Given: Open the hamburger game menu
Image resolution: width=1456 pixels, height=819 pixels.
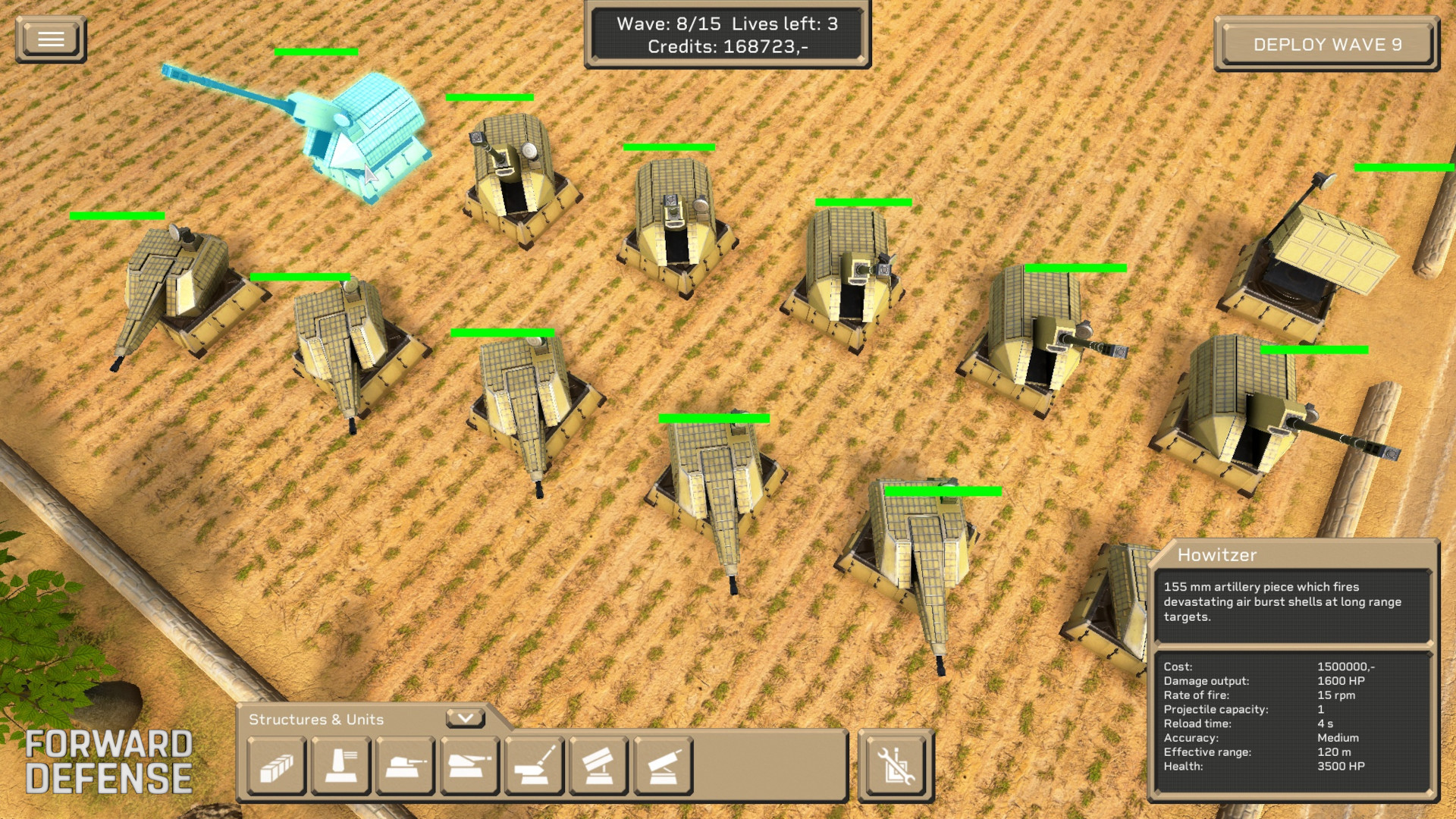Looking at the screenshot, I should tap(50, 39).
